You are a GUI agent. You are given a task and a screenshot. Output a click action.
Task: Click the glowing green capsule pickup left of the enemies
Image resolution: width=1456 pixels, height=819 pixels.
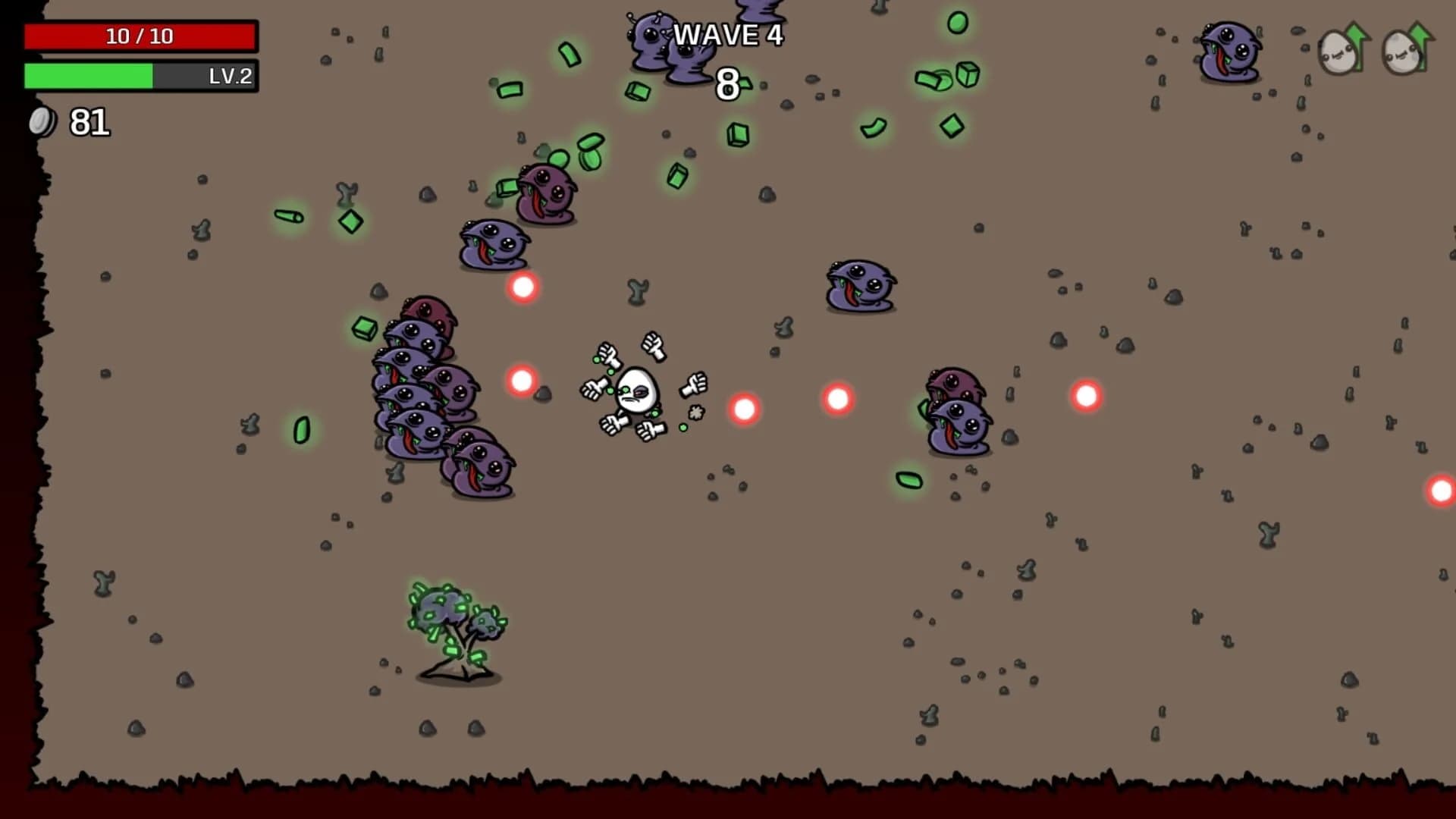302,431
